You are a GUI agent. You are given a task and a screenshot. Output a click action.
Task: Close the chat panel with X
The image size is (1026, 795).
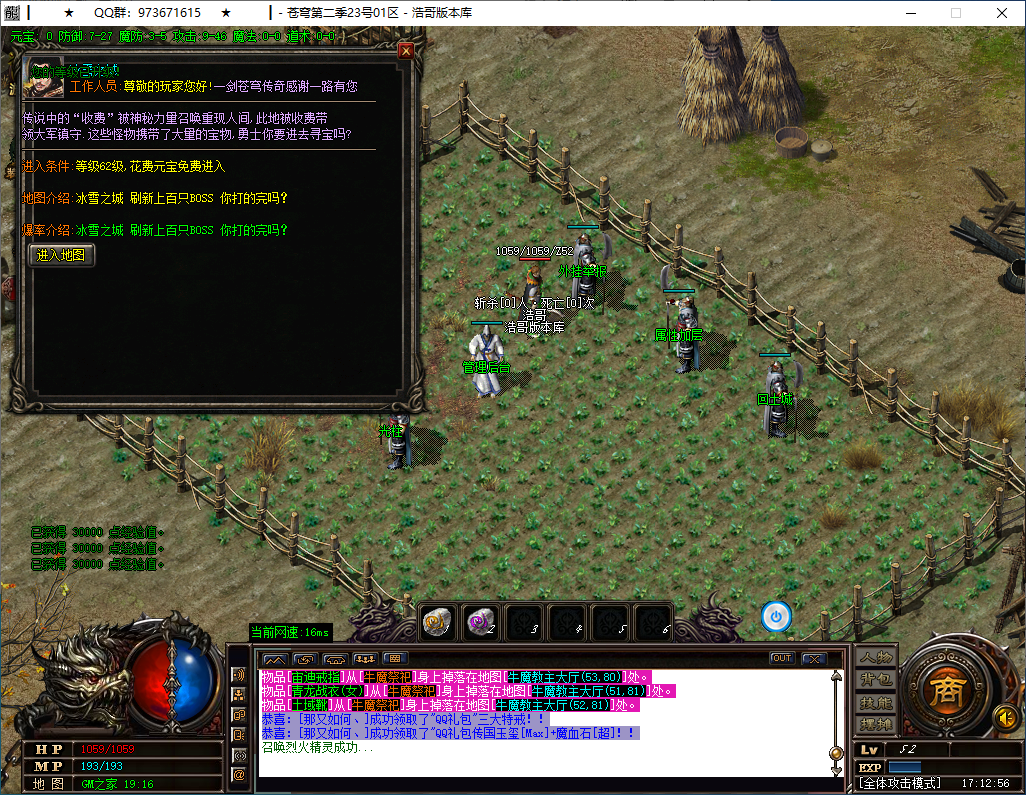coord(813,658)
